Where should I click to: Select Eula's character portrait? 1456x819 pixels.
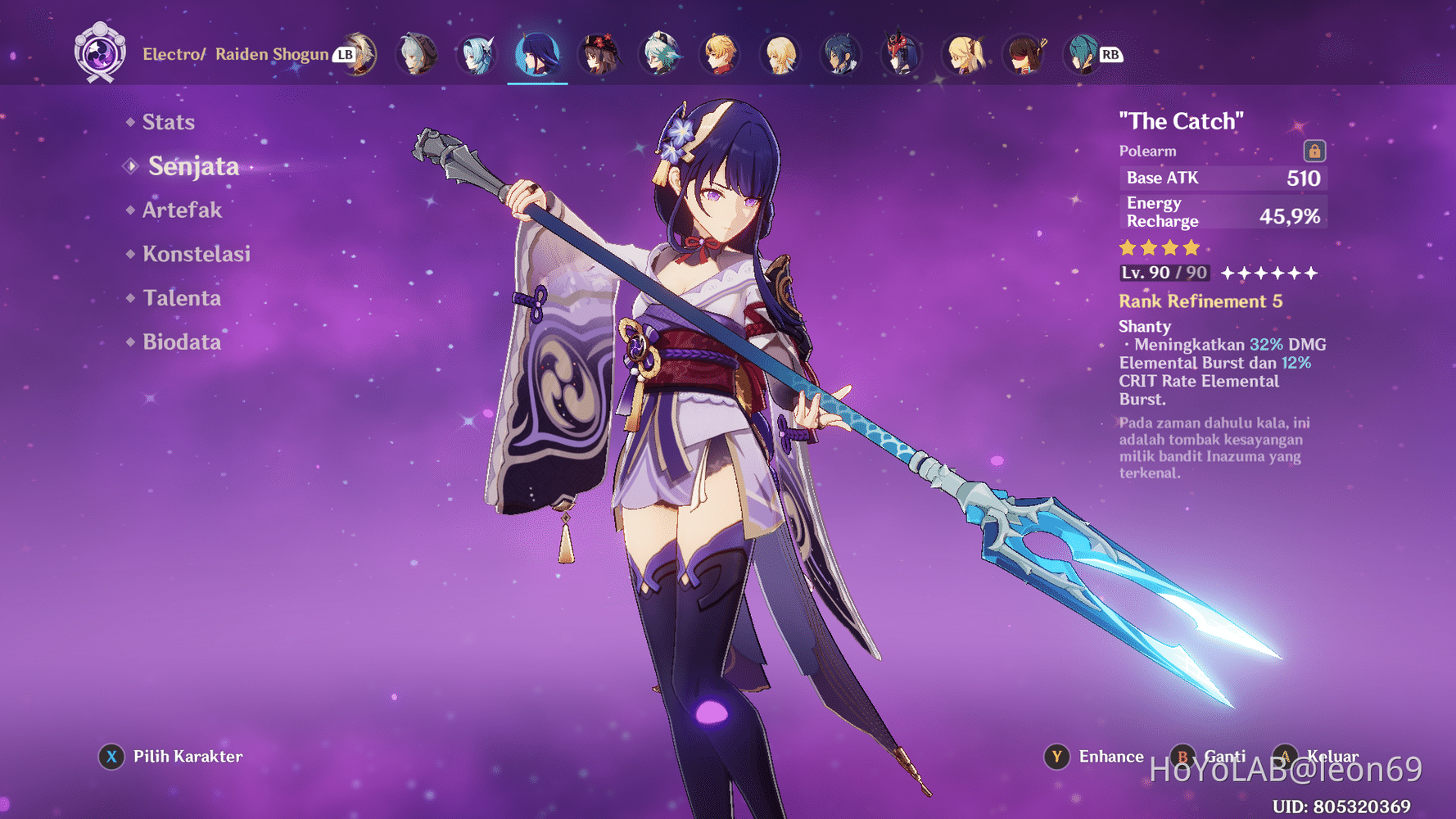coord(477,55)
